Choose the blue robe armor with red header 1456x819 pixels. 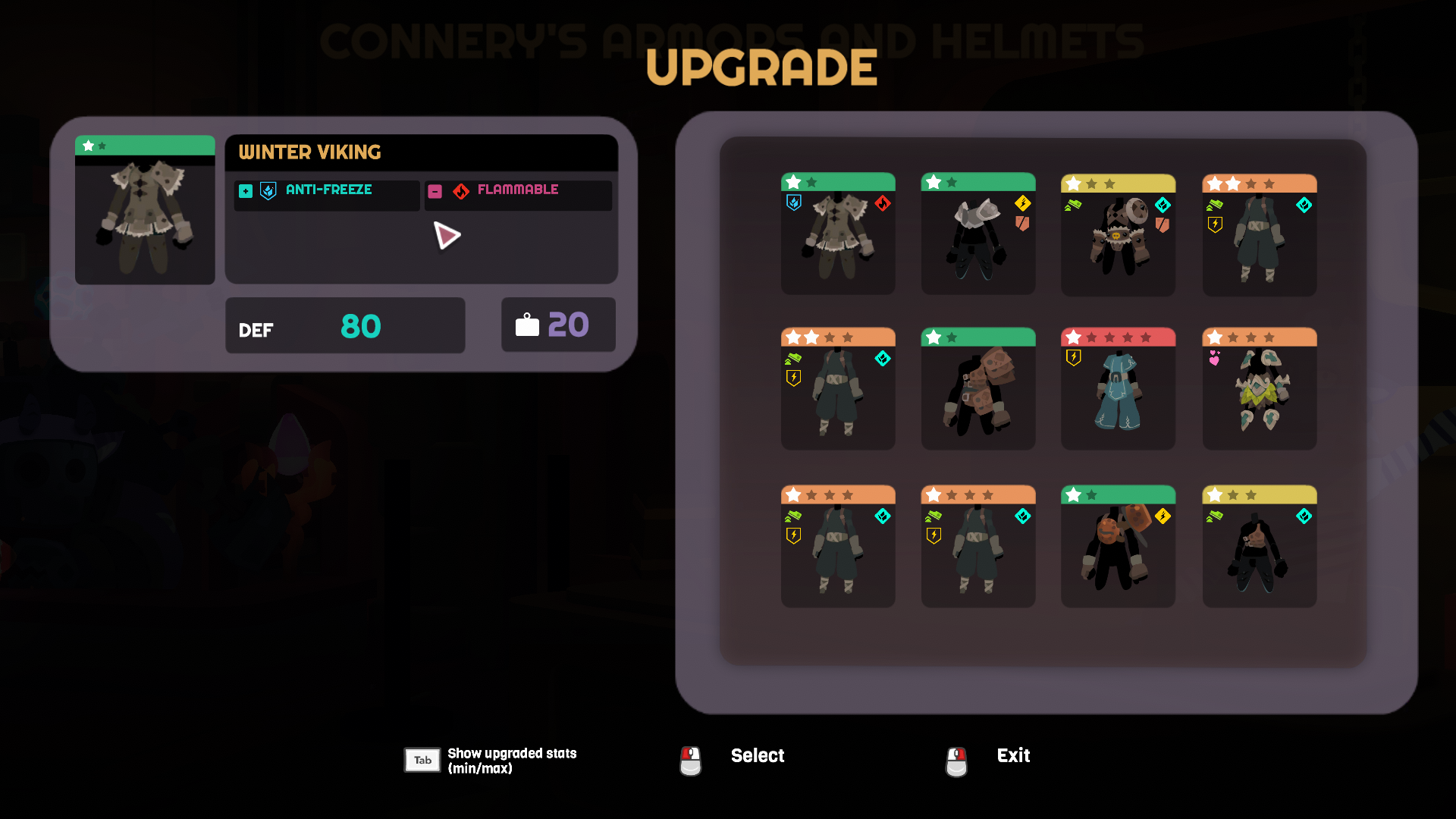pyautogui.click(x=1118, y=390)
